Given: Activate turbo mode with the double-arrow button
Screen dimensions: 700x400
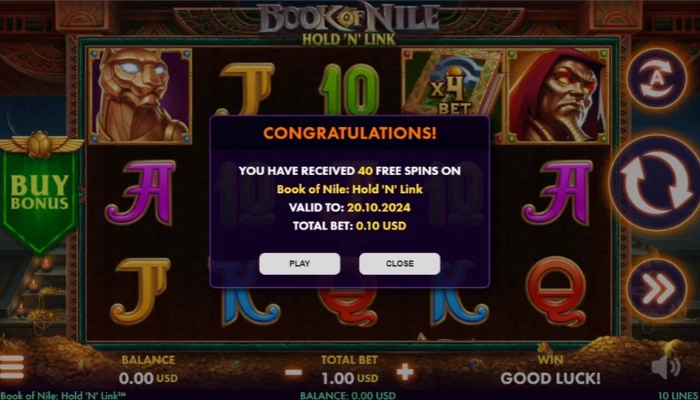Looking at the screenshot, I should point(654,290).
